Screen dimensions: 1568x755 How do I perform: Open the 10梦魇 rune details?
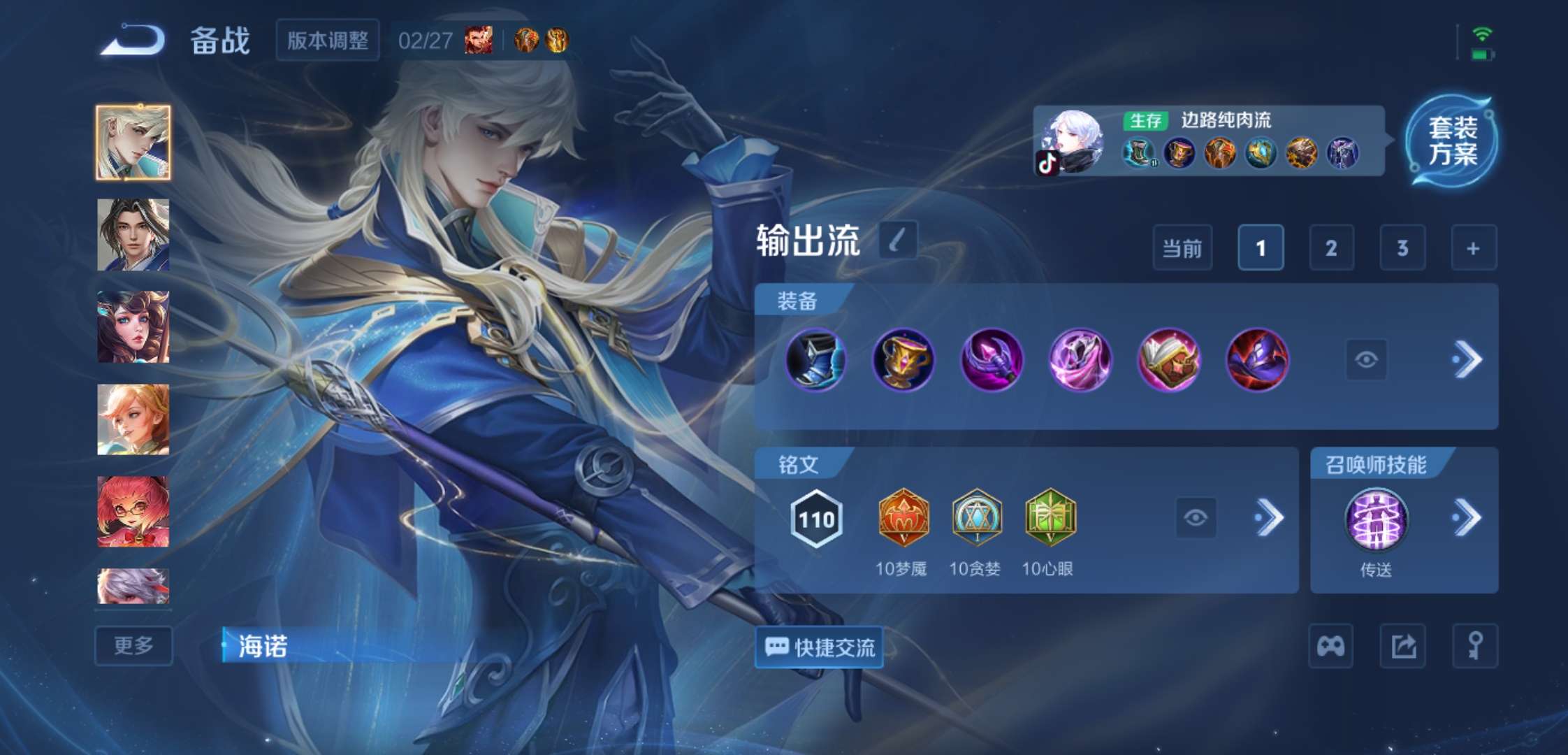coord(903,516)
